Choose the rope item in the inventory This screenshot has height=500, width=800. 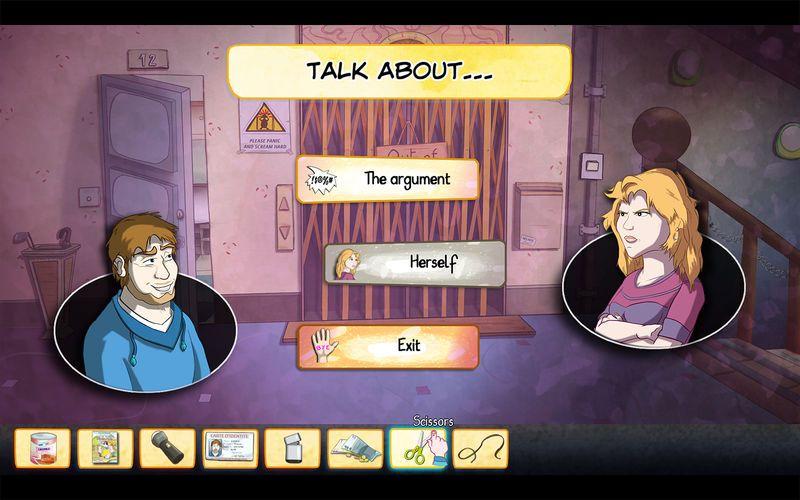[480, 448]
